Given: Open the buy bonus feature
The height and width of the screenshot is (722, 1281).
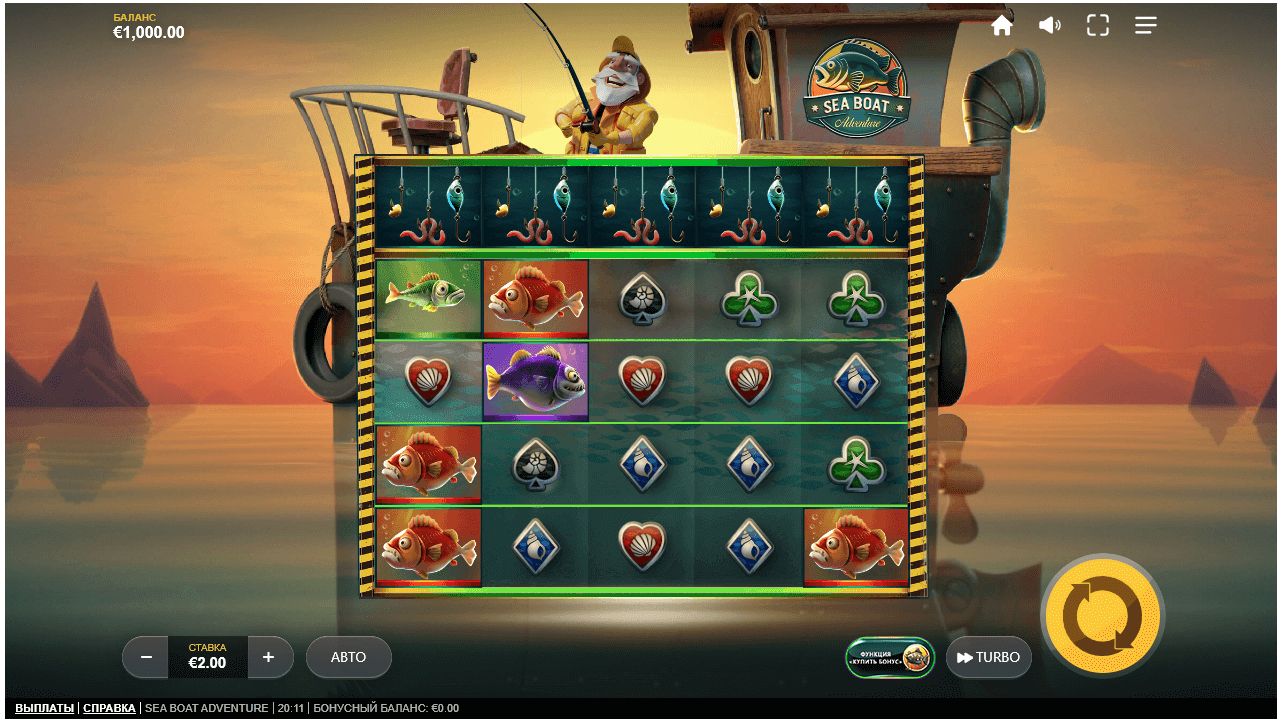Looking at the screenshot, I should point(889,657).
